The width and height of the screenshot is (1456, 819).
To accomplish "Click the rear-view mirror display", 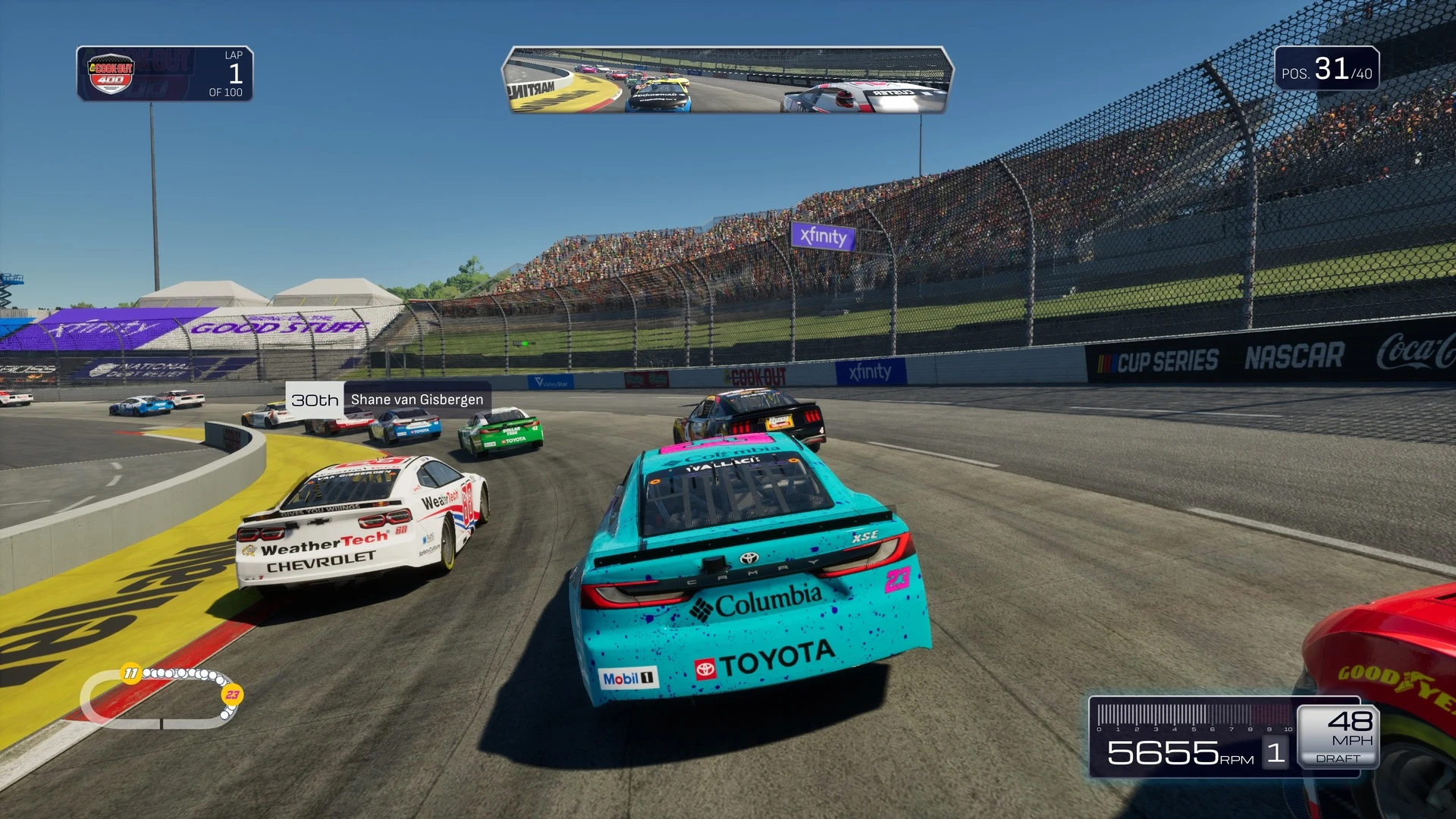I will click(x=726, y=80).
